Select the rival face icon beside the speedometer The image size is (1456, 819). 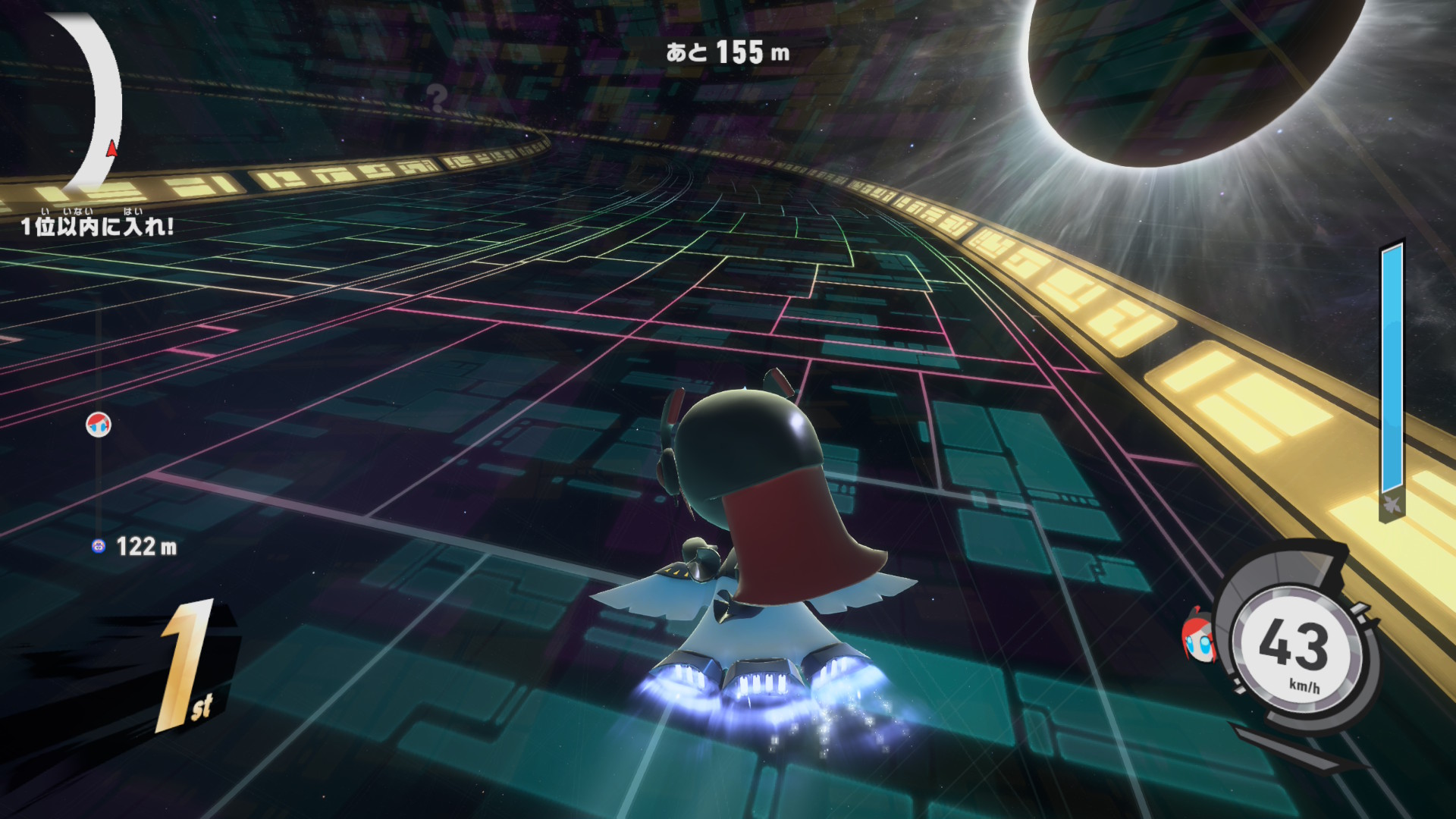click(1198, 637)
